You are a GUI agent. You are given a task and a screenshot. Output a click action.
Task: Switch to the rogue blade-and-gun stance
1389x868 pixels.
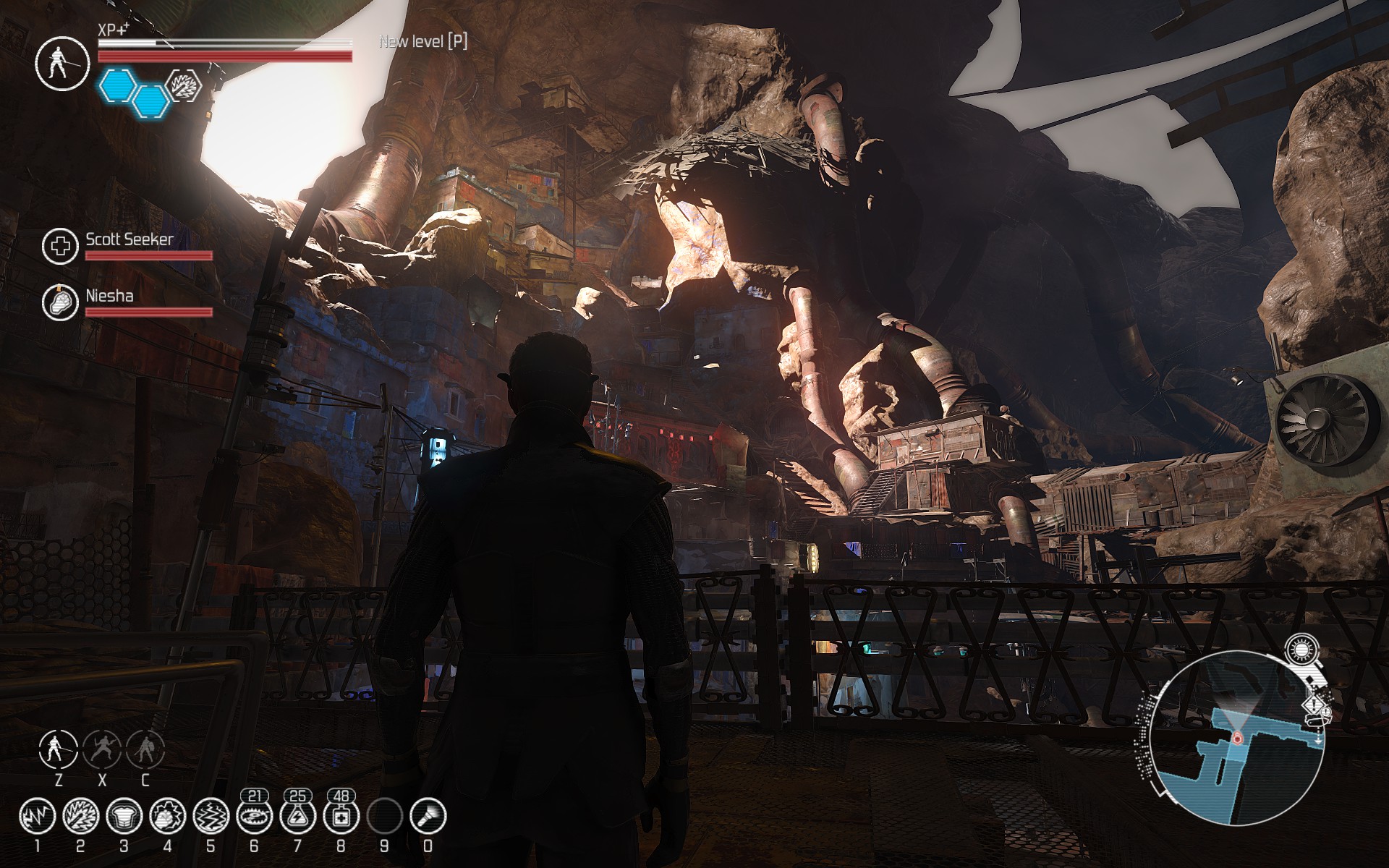pyautogui.click(x=102, y=749)
